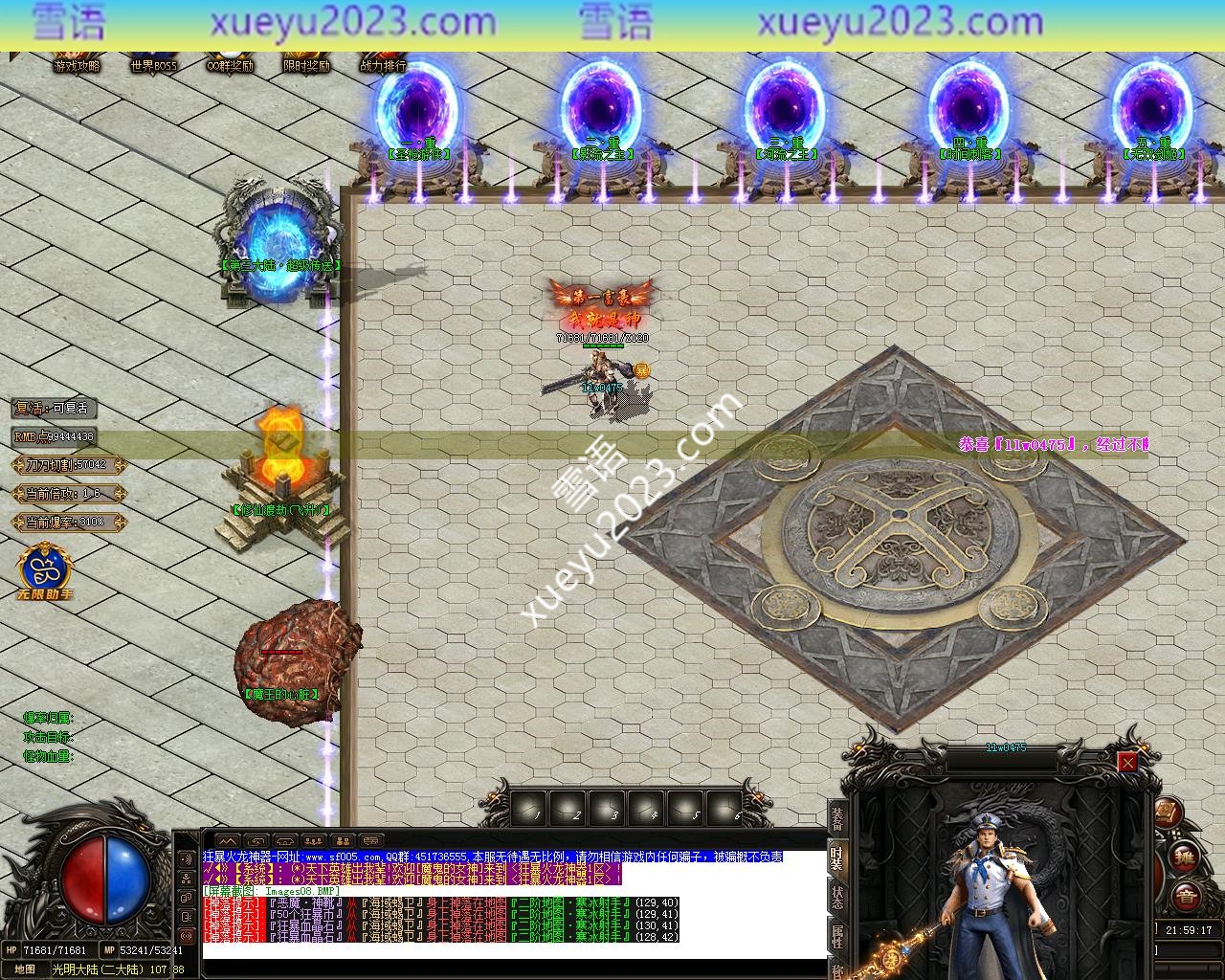Click the 摊 stall button
1225x980 pixels.
pyautogui.click(x=1186, y=856)
